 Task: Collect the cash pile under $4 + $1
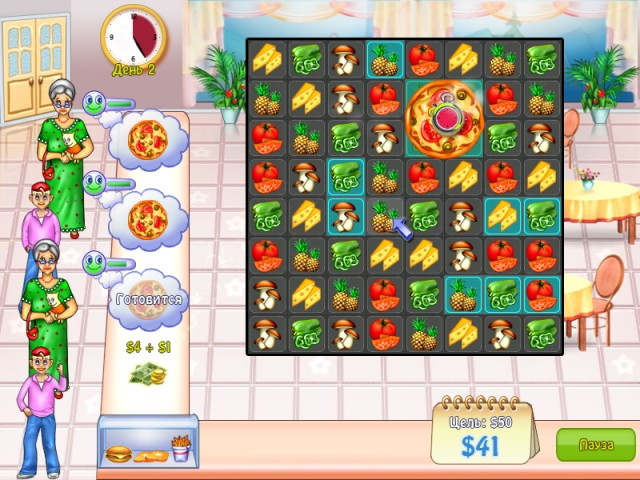(x=148, y=376)
